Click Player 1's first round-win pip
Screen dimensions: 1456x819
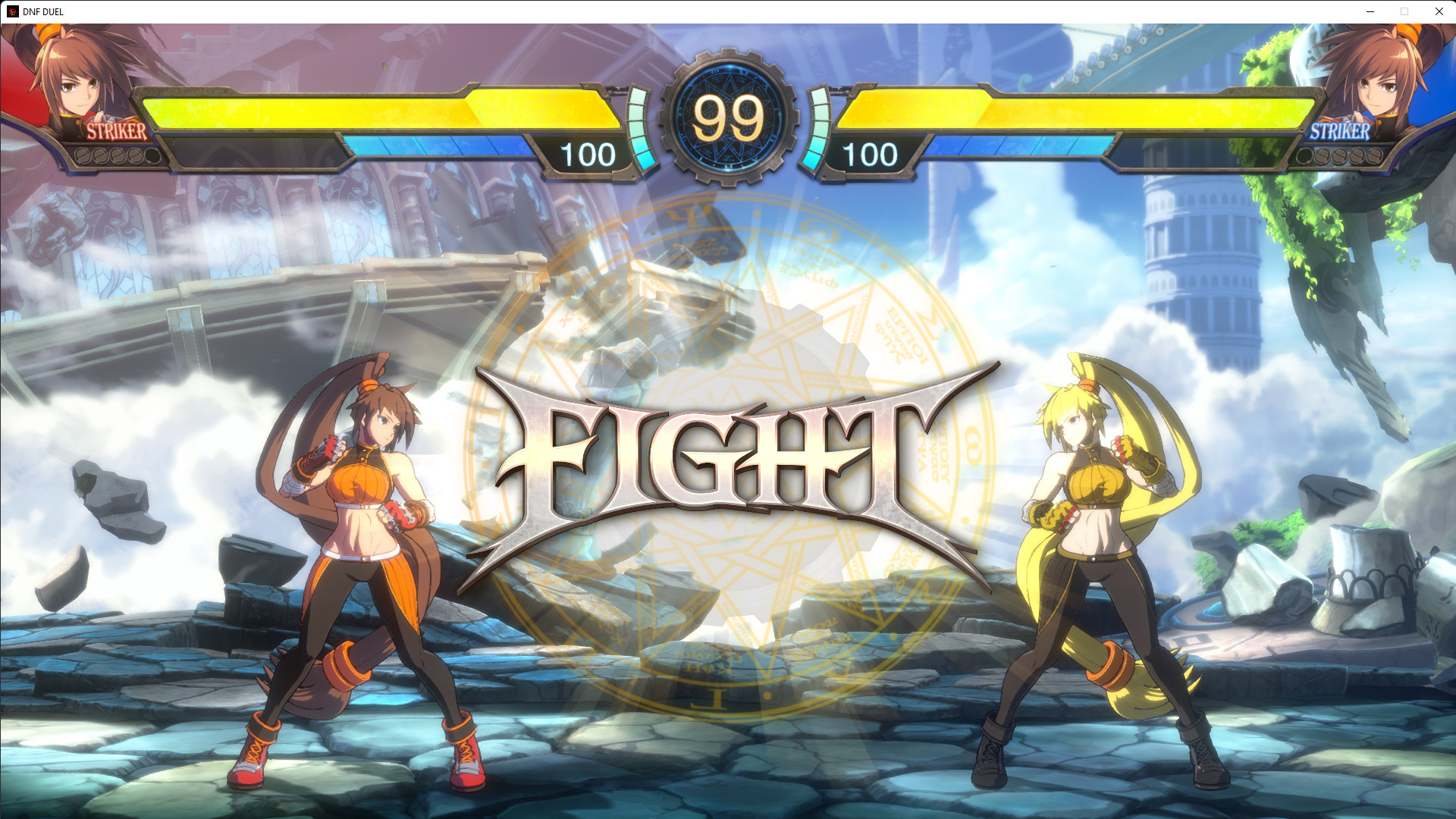click(x=83, y=155)
